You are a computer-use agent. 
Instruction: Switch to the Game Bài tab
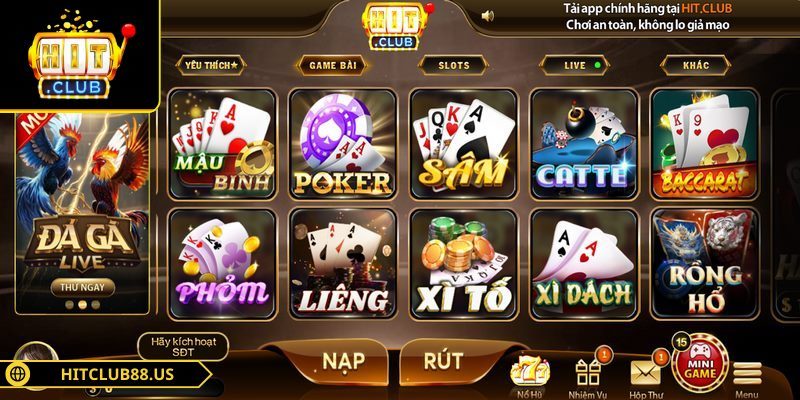pyautogui.click(x=333, y=65)
